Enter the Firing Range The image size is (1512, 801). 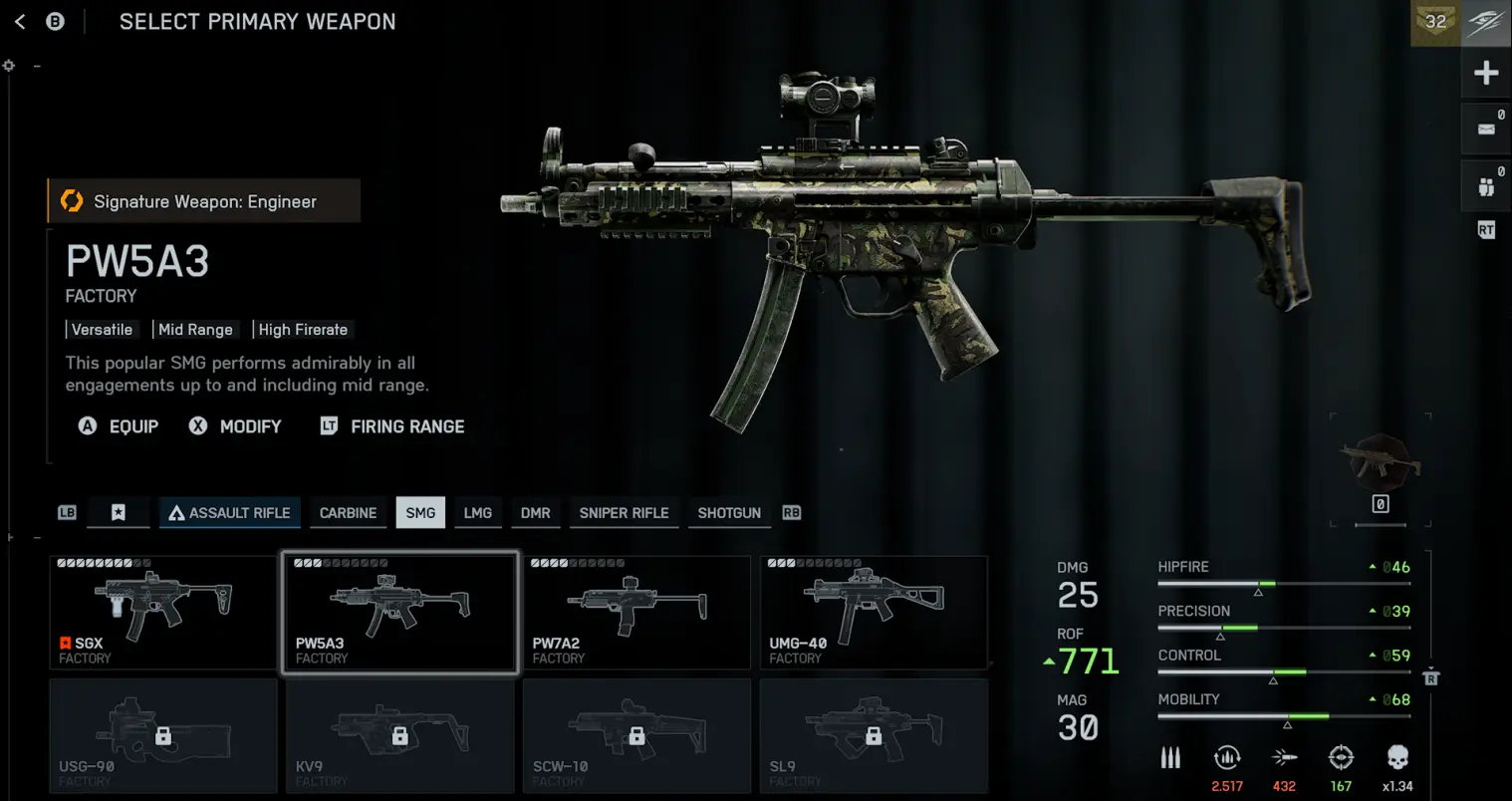click(x=392, y=426)
